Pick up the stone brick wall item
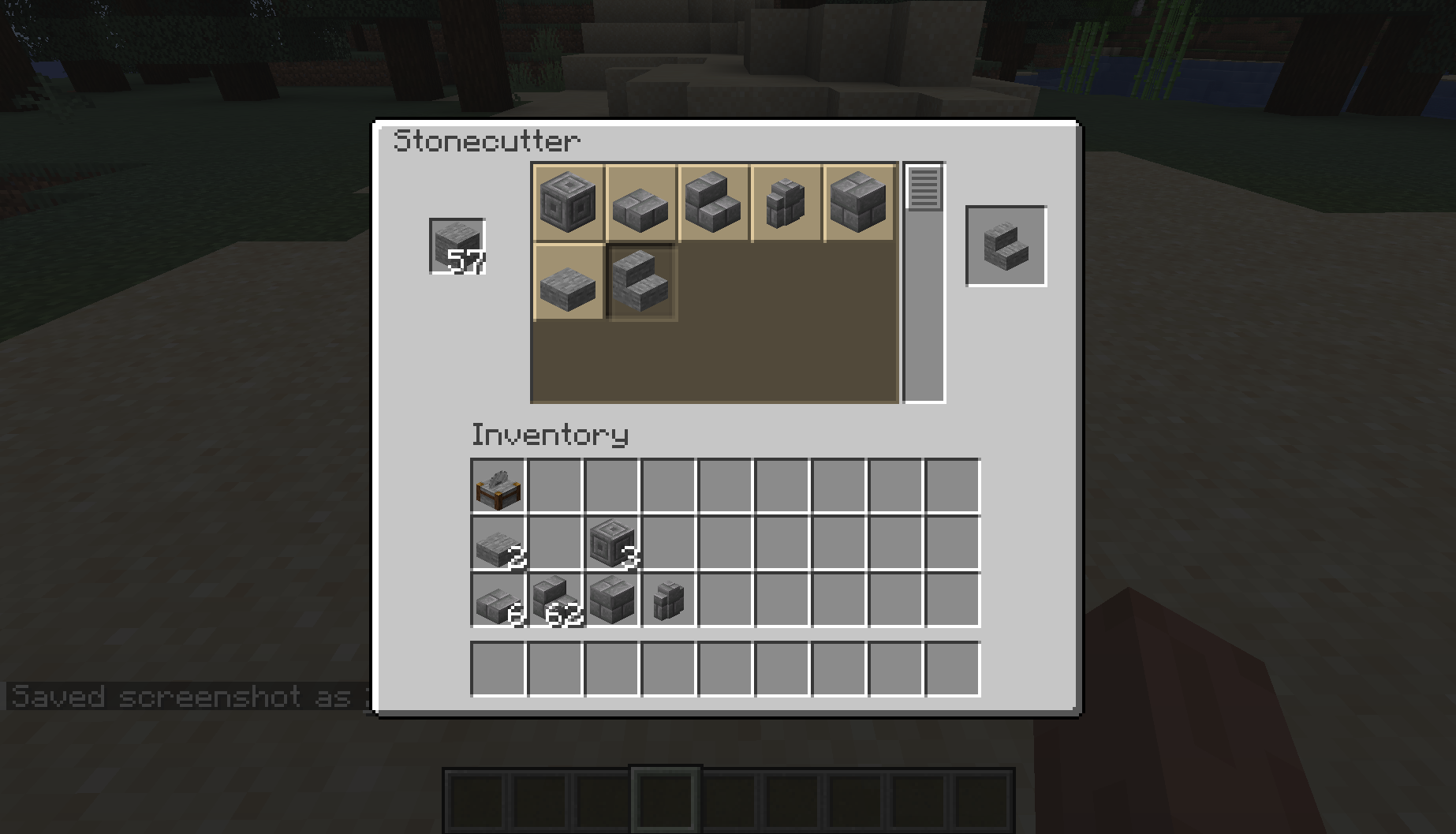Image resolution: width=1456 pixels, height=834 pixels. point(669,602)
